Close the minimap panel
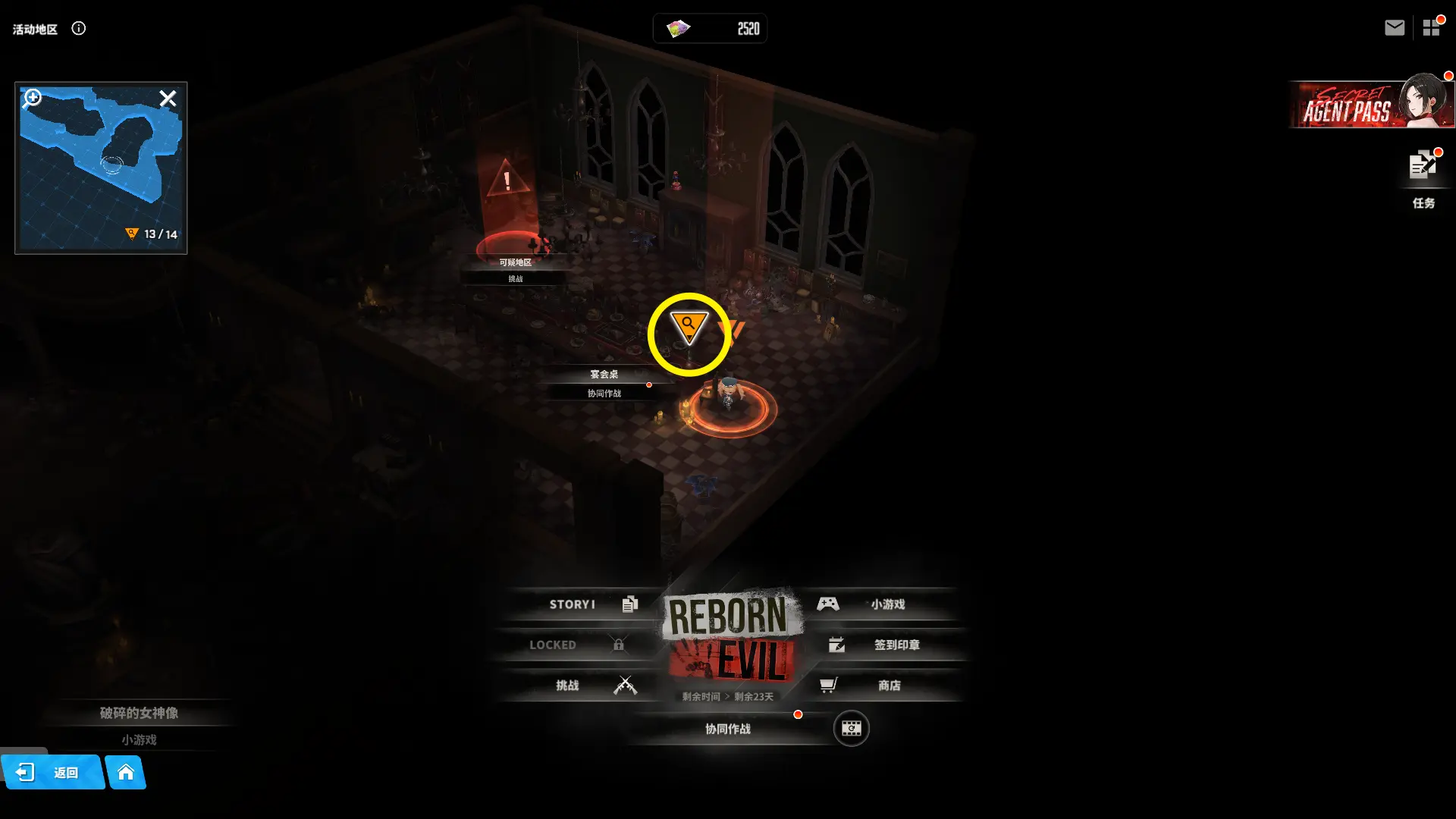This screenshot has height=819, width=1456. pos(168,99)
